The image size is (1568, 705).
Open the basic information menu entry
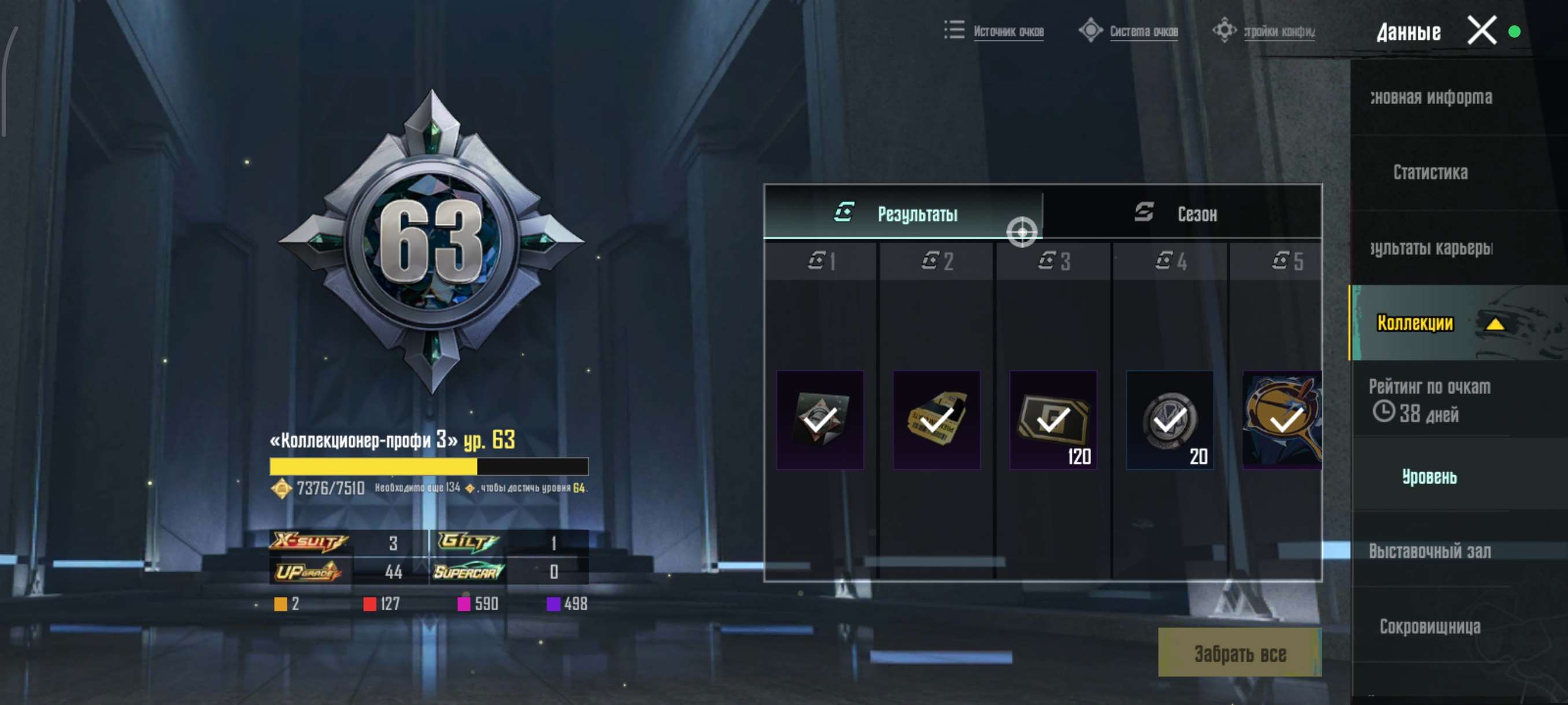1430,97
